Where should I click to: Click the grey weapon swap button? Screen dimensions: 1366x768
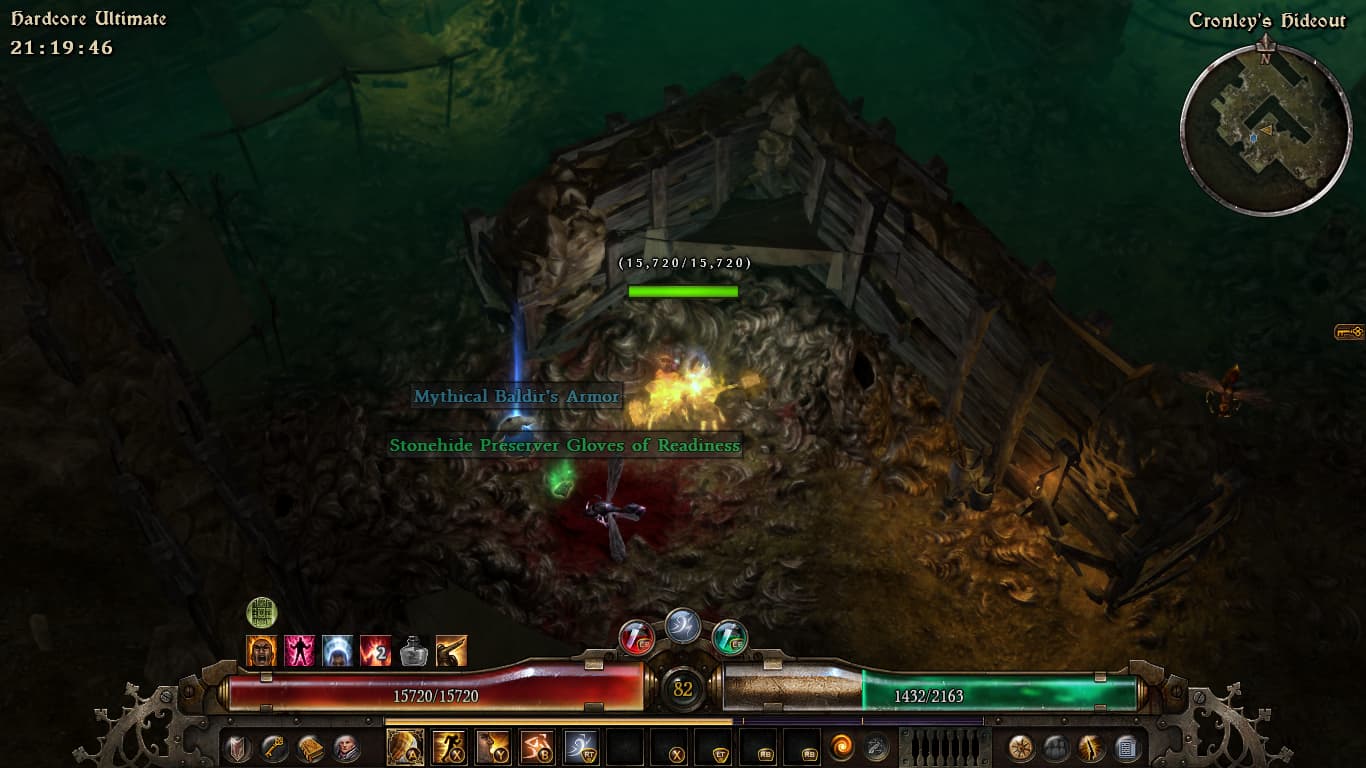tap(877, 747)
